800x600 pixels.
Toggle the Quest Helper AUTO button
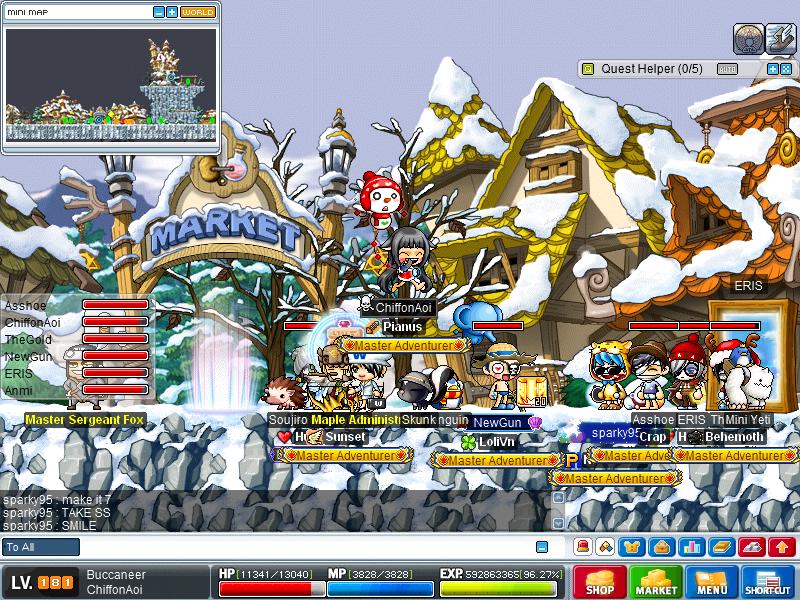(x=727, y=69)
